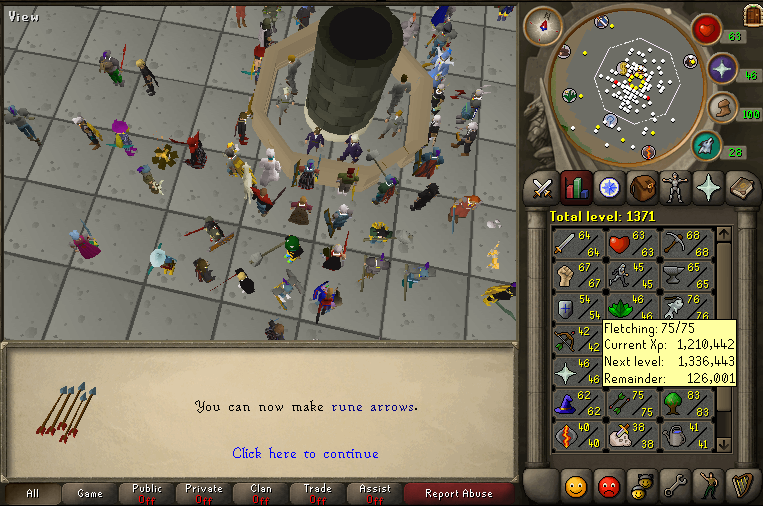Viewport: 763px width, 506px height.
Task: Switch chat filter to Game
Action: (90, 493)
